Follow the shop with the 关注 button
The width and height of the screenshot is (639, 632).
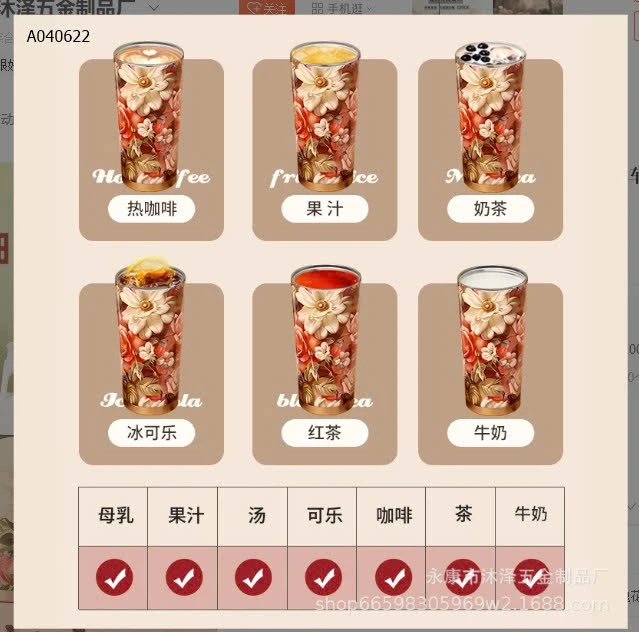tap(266, 7)
